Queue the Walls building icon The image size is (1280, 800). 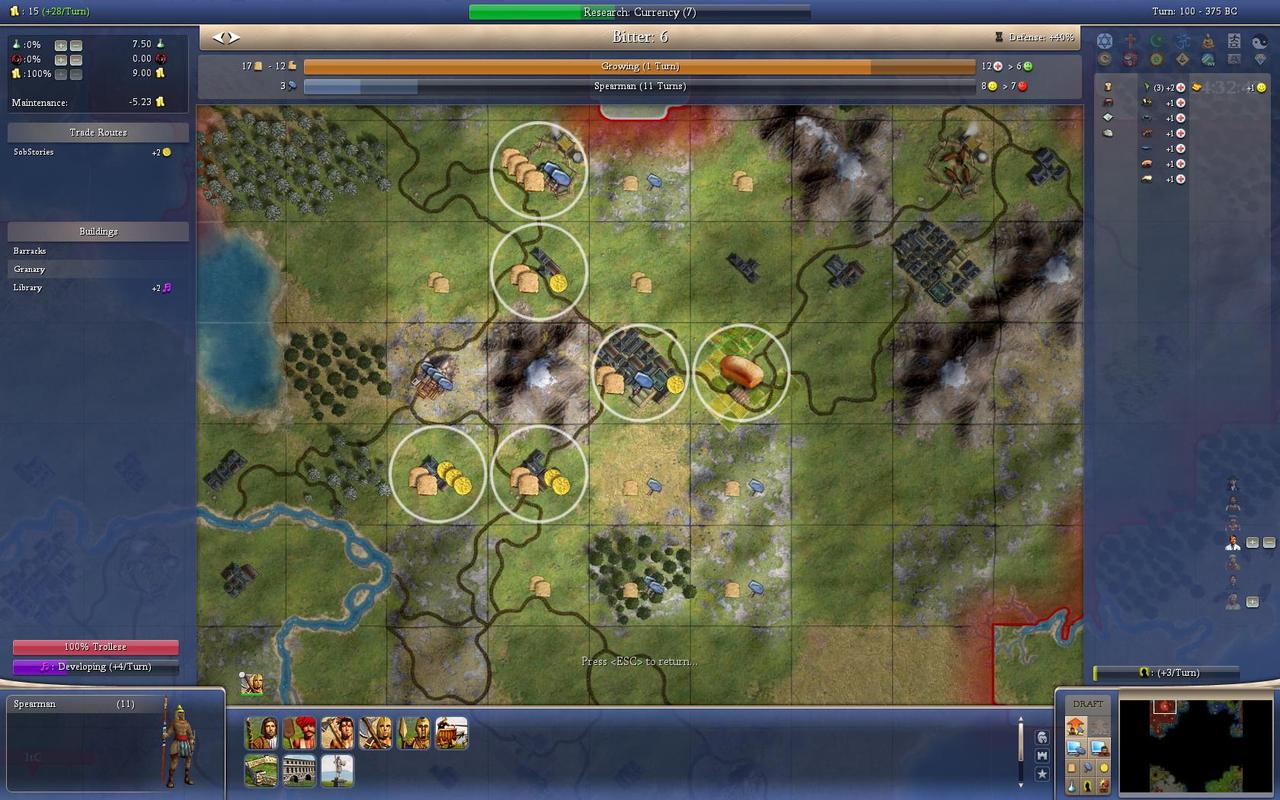tap(261, 770)
